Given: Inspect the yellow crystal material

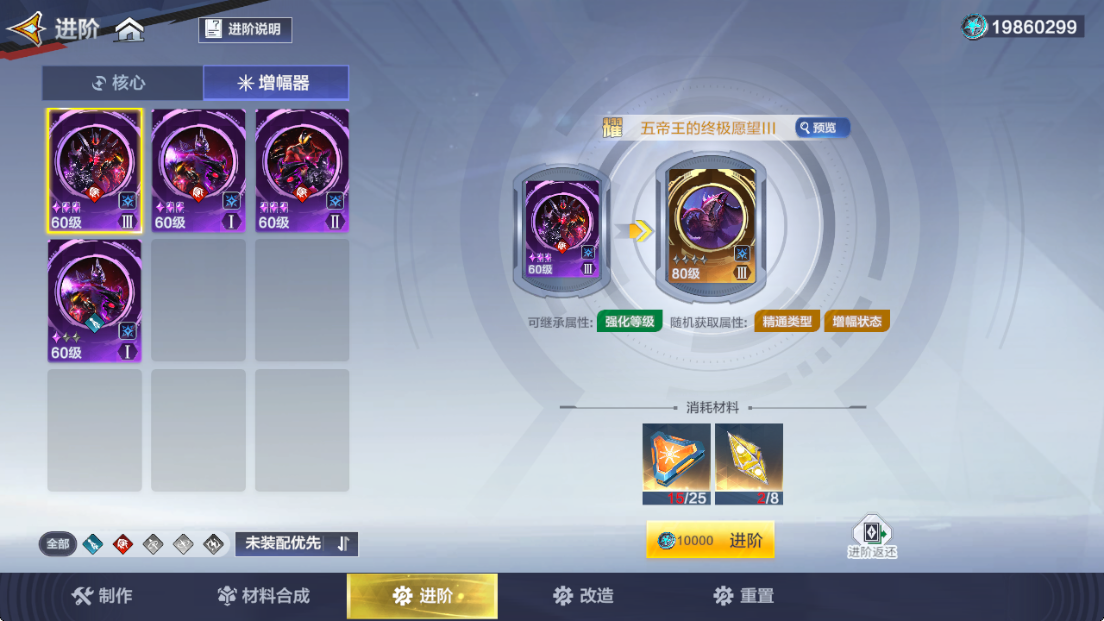Looking at the screenshot, I should point(749,457).
